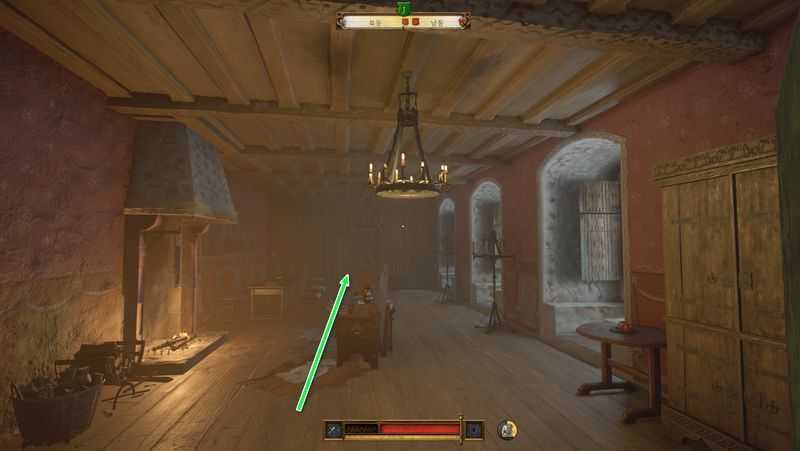Select the green shield marker above the compass

point(404,7)
